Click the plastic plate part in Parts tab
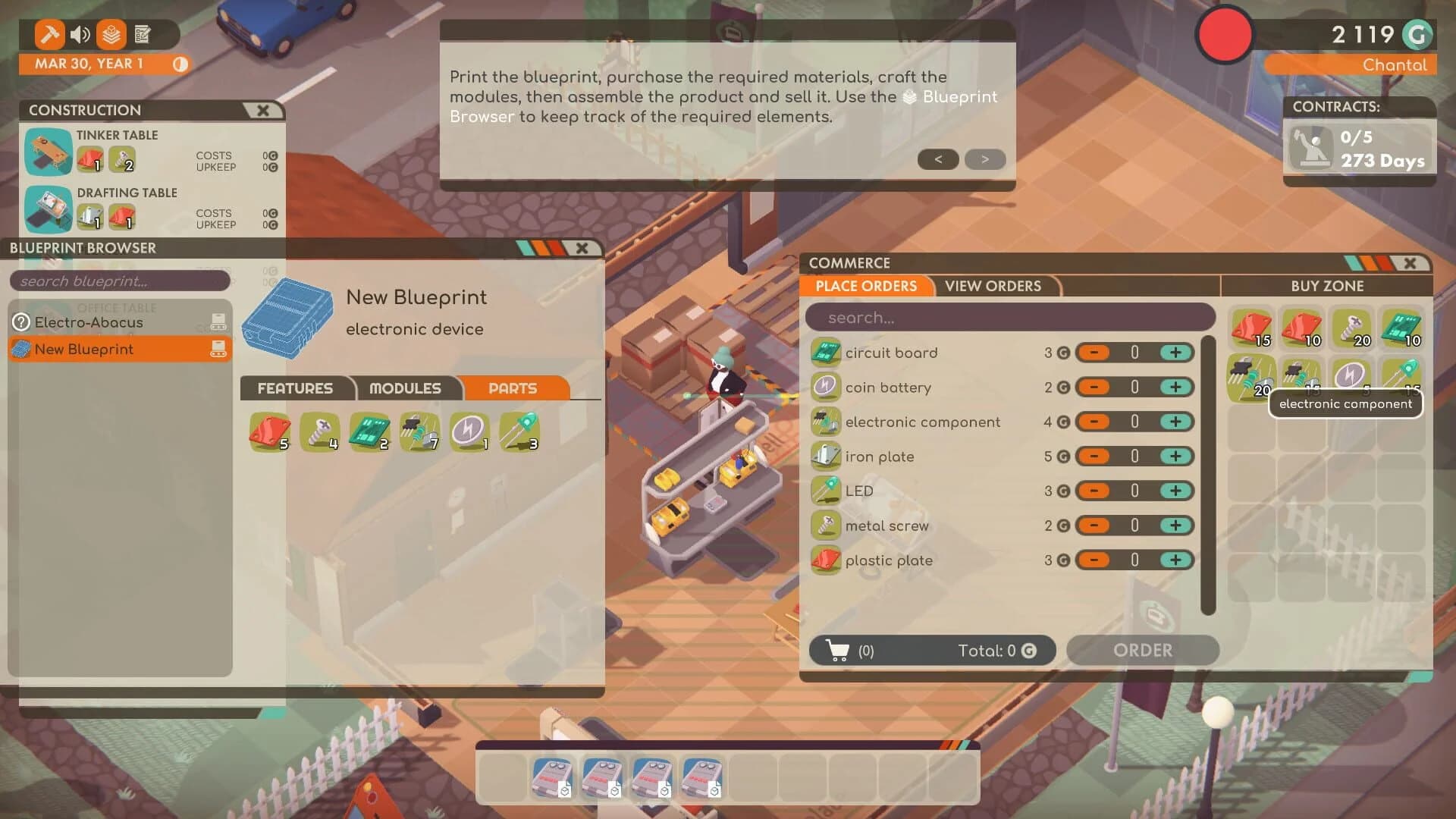 click(269, 430)
